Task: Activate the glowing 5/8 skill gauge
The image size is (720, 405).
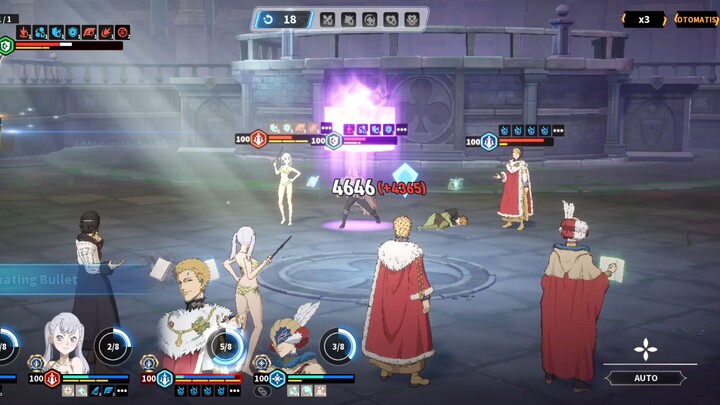Action: coord(226,346)
